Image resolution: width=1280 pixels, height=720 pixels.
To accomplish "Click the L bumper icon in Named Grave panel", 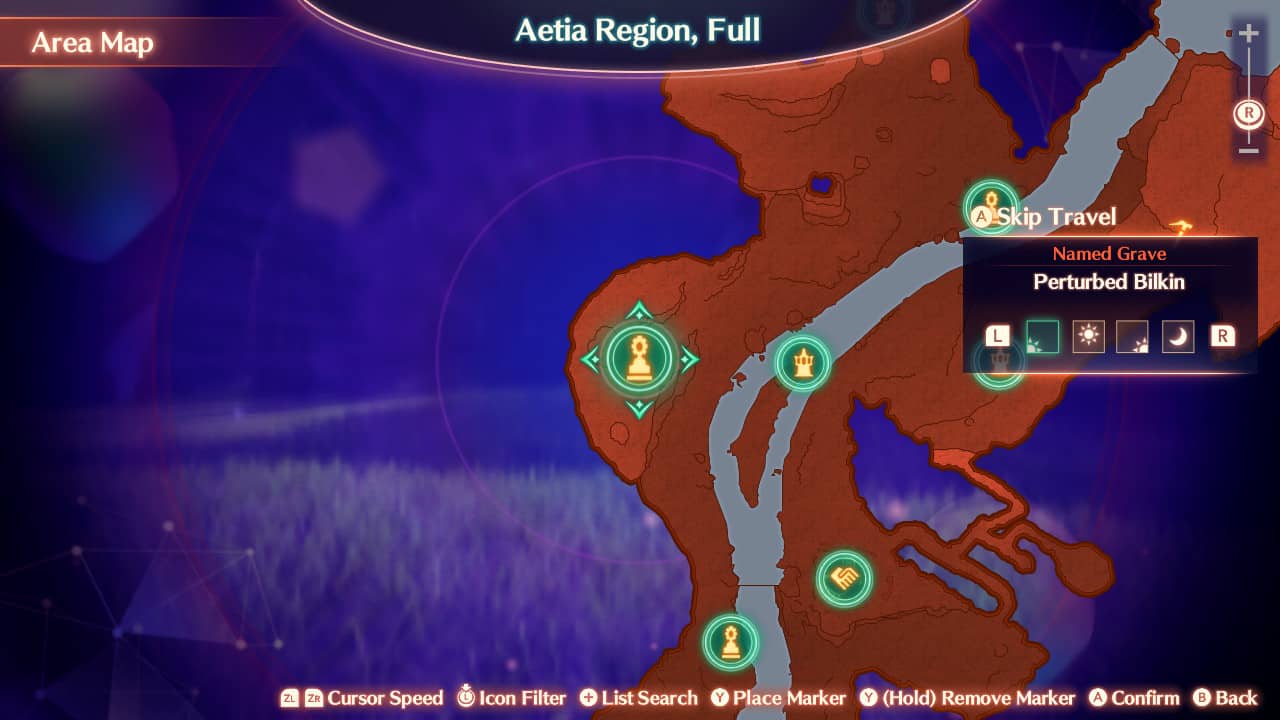I will pyautogui.click(x=995, y=337).
